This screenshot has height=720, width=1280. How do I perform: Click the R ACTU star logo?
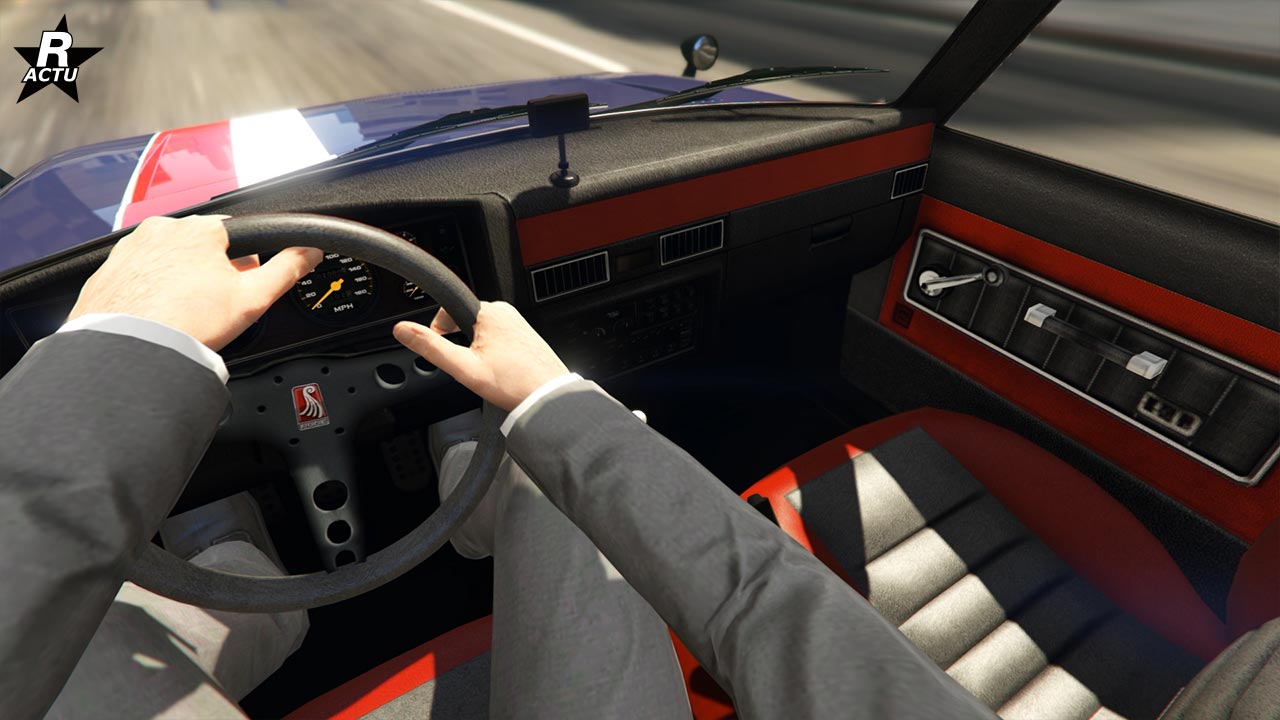coord(57,60)
